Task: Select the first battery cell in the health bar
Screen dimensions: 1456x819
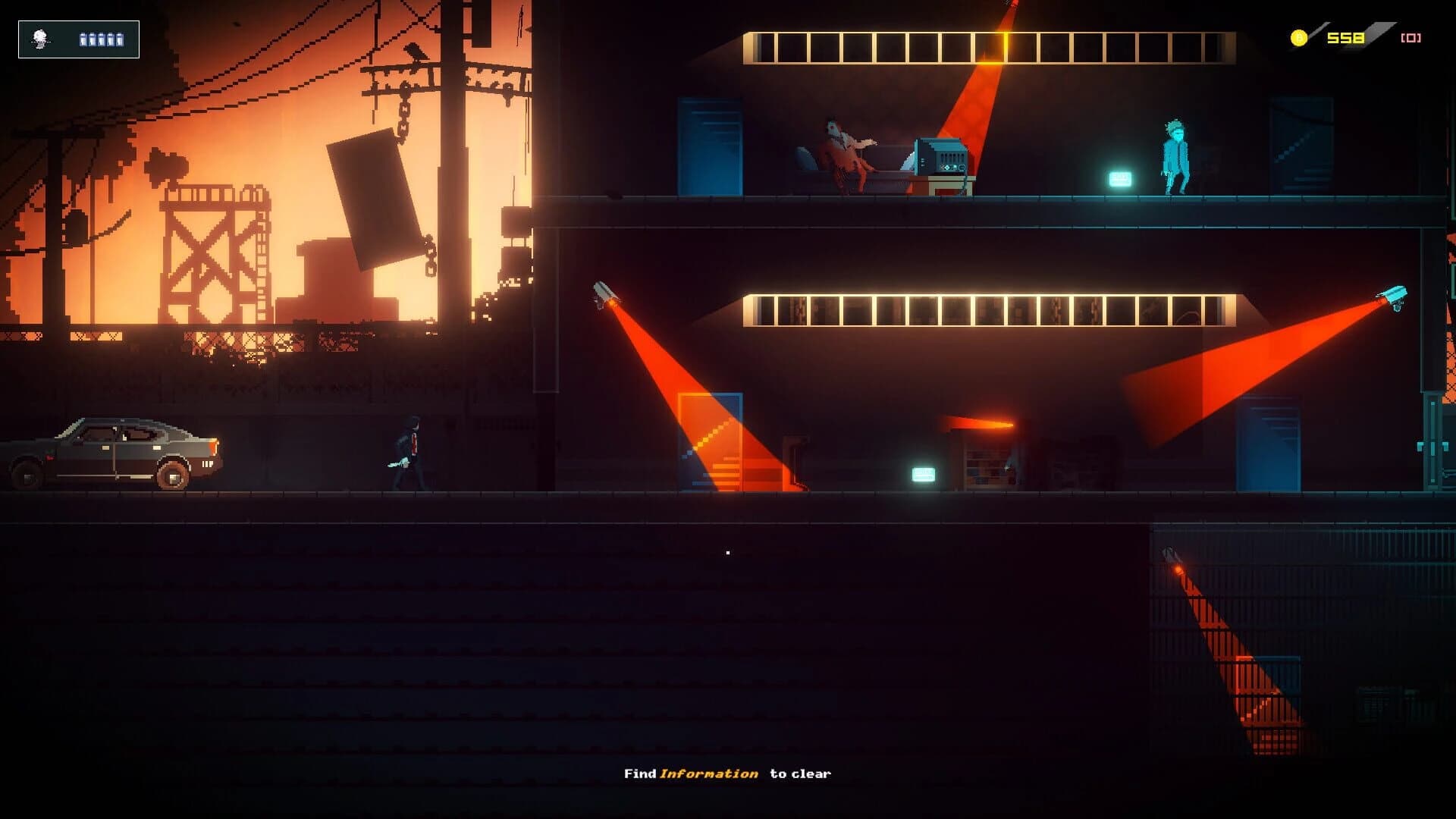Action: (x=83, y=39)
